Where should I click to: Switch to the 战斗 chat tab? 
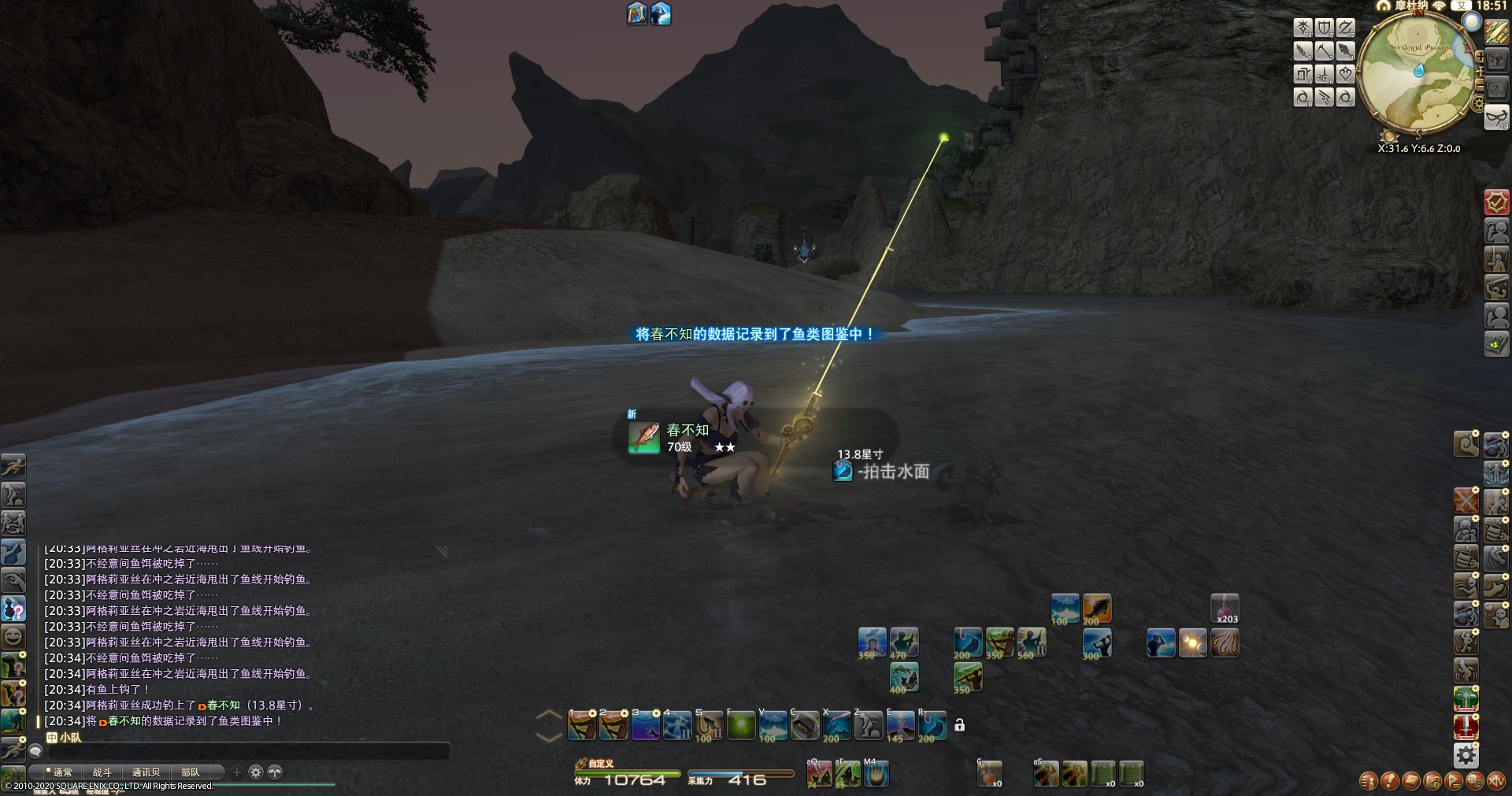[102, 772]
